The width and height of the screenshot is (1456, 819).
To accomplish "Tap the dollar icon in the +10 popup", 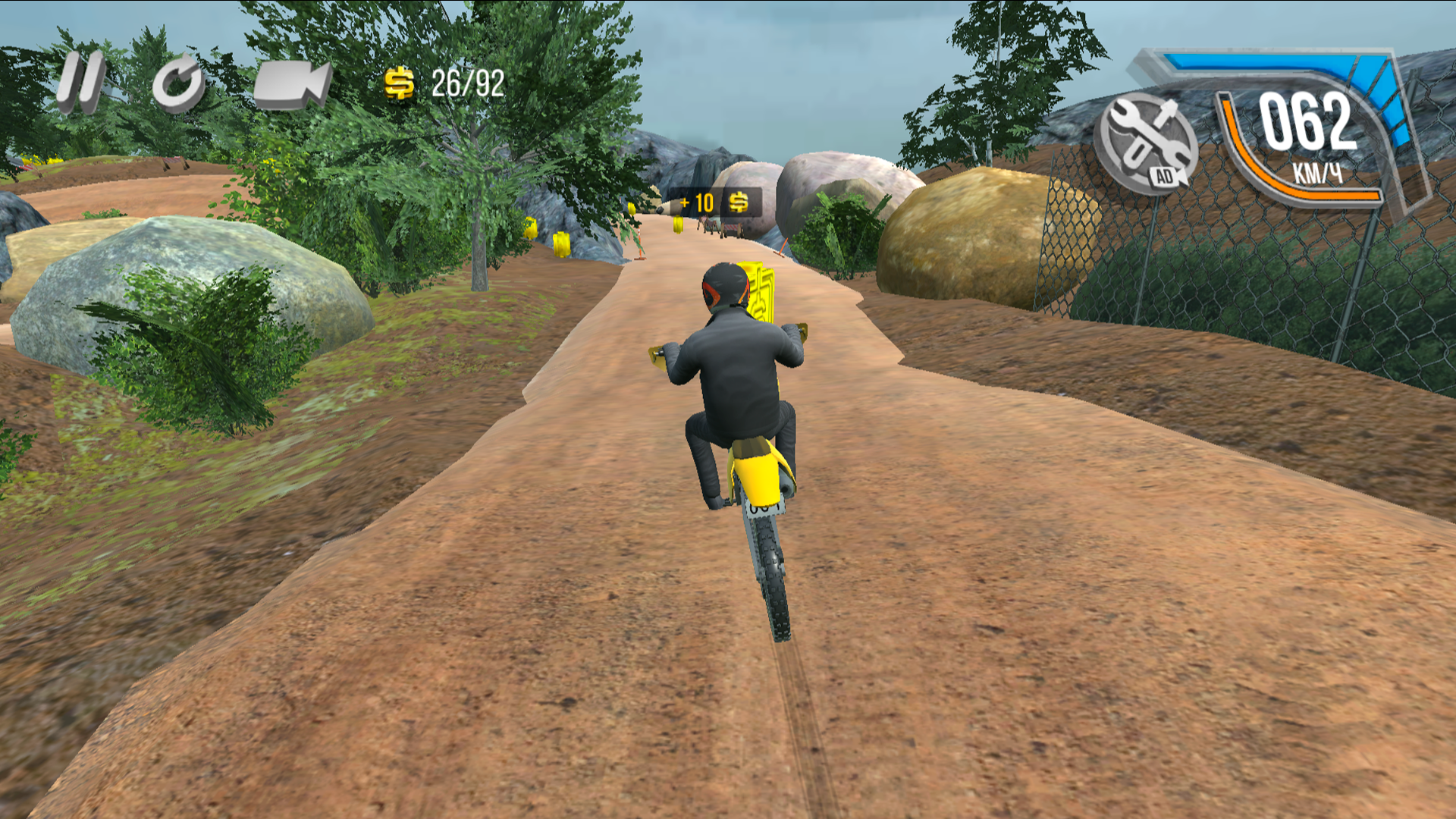I will [739, 202].
